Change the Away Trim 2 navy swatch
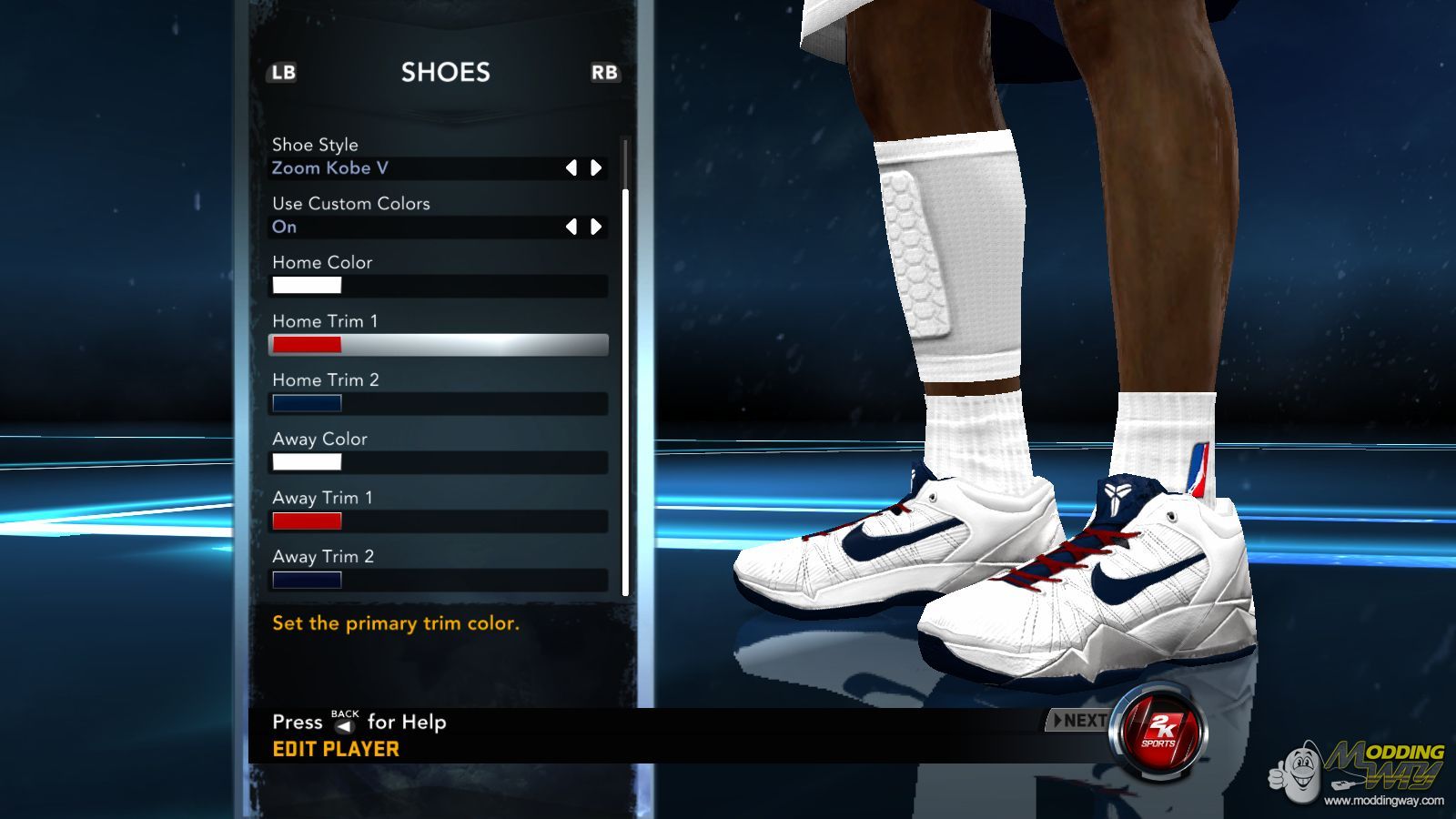The height and width of the screenshot is (819, 1456). pos(307,580)
